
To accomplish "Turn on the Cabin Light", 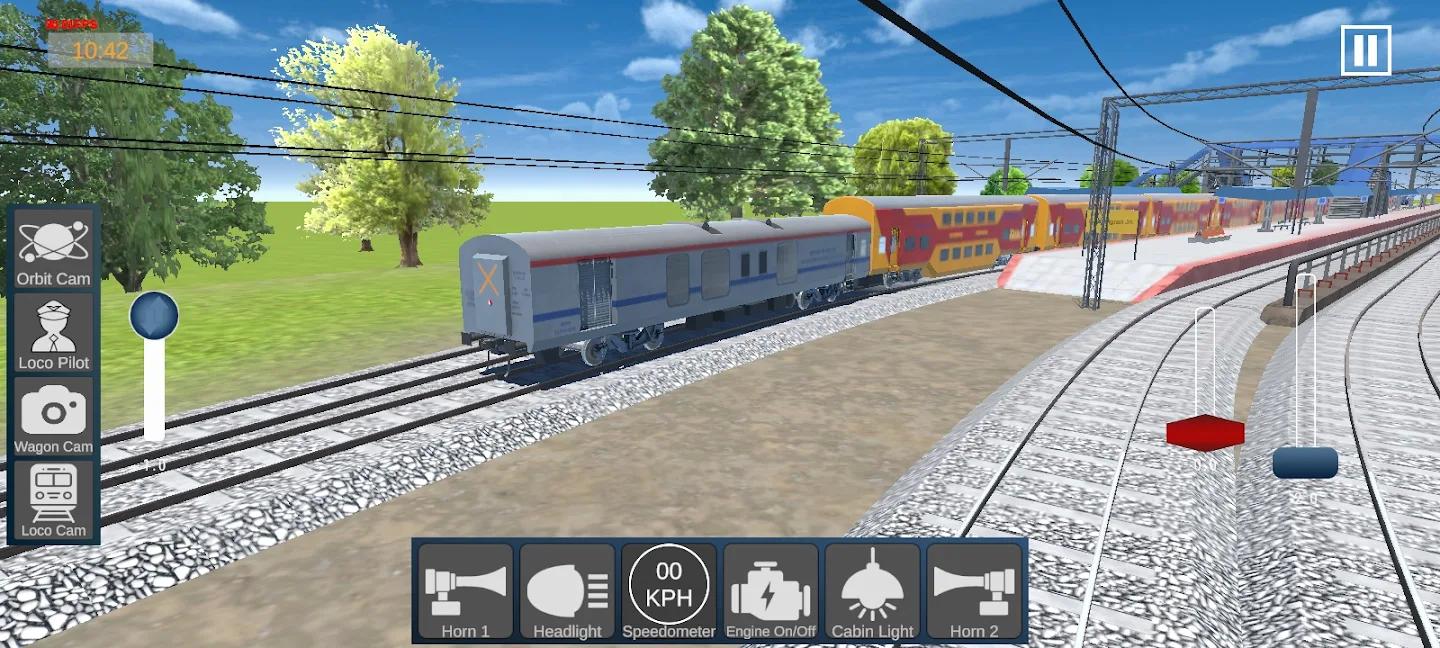I will 873,592.
